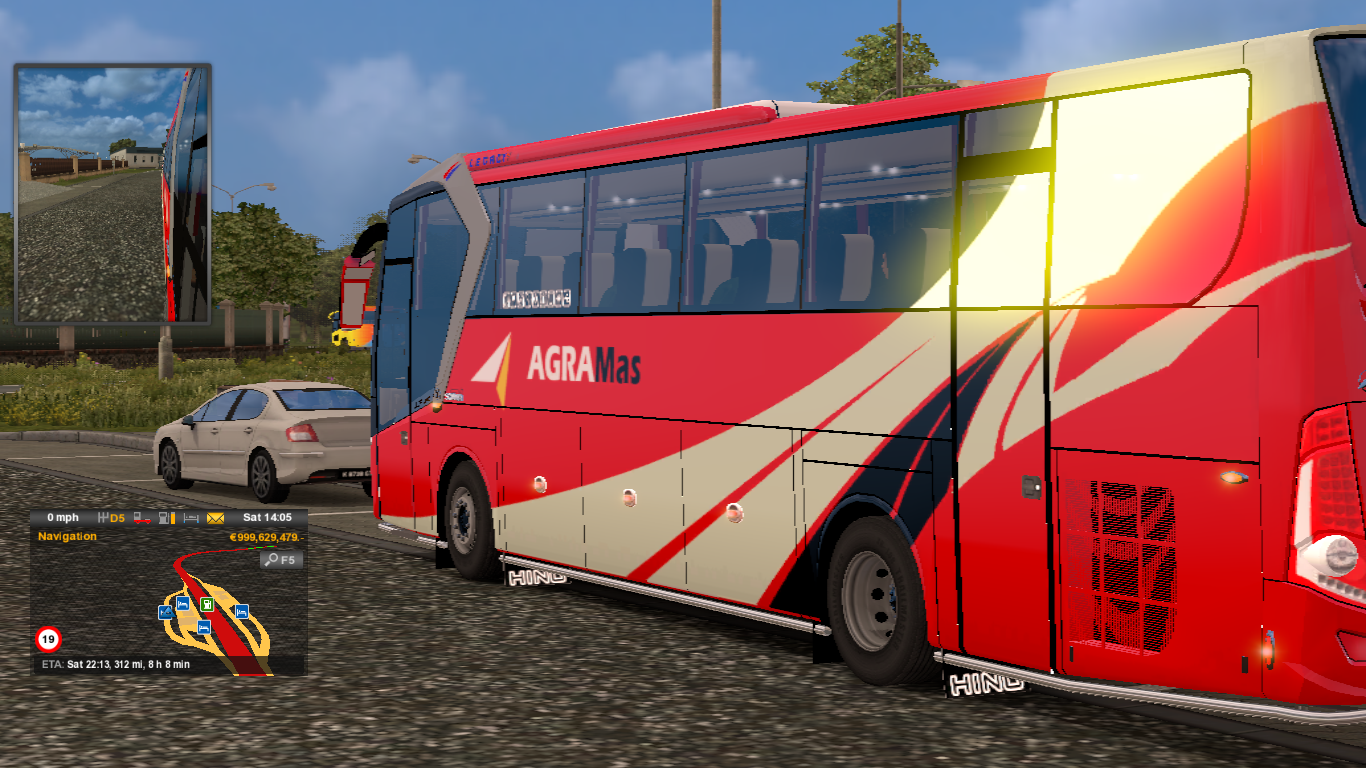Image resolution: width=1366 pixels, height=768 pixels.
Task: Click the fuel pump icon in the route advisor
Action: (163, 518)
